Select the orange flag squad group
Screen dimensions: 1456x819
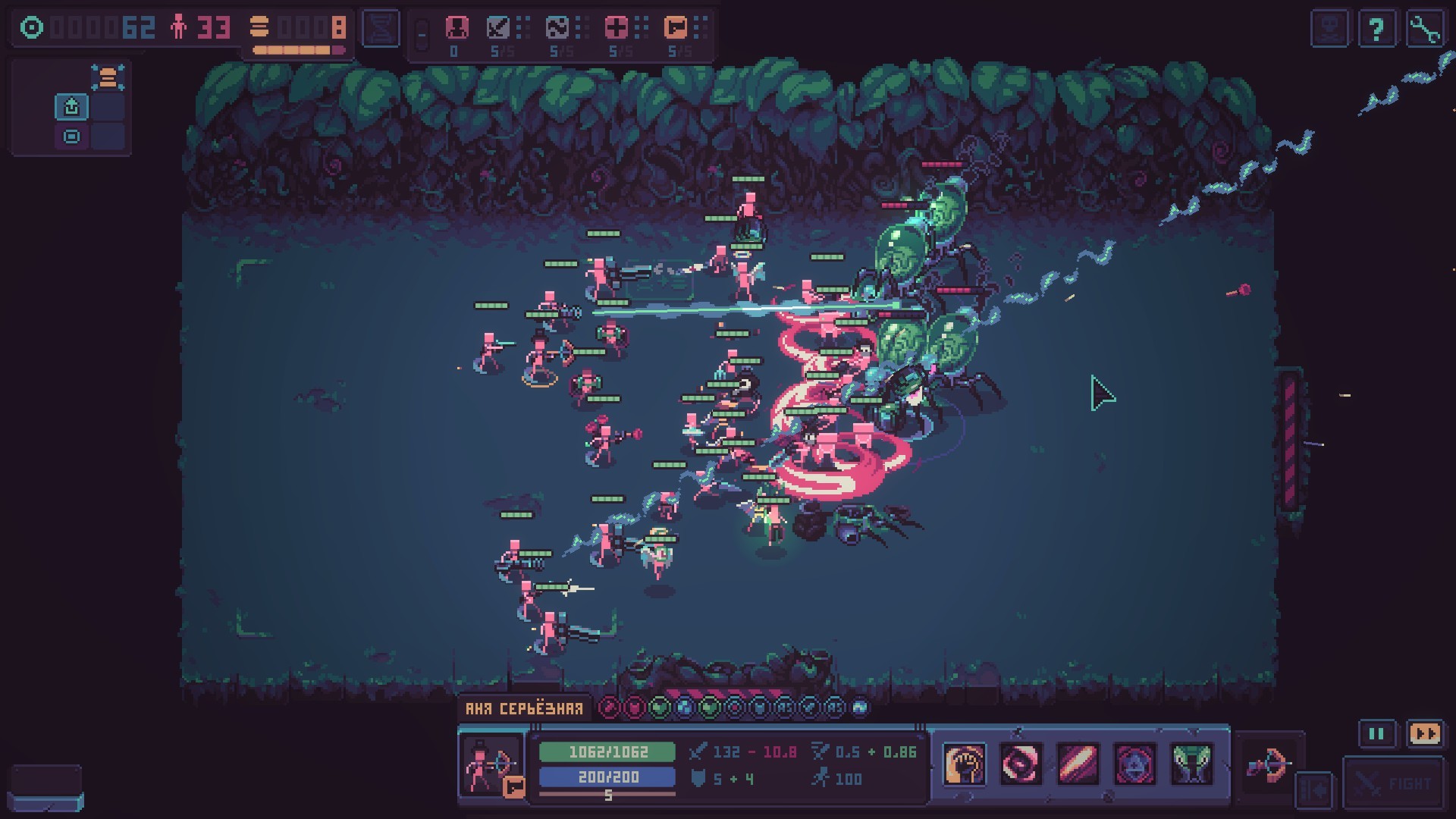(675, 28)
